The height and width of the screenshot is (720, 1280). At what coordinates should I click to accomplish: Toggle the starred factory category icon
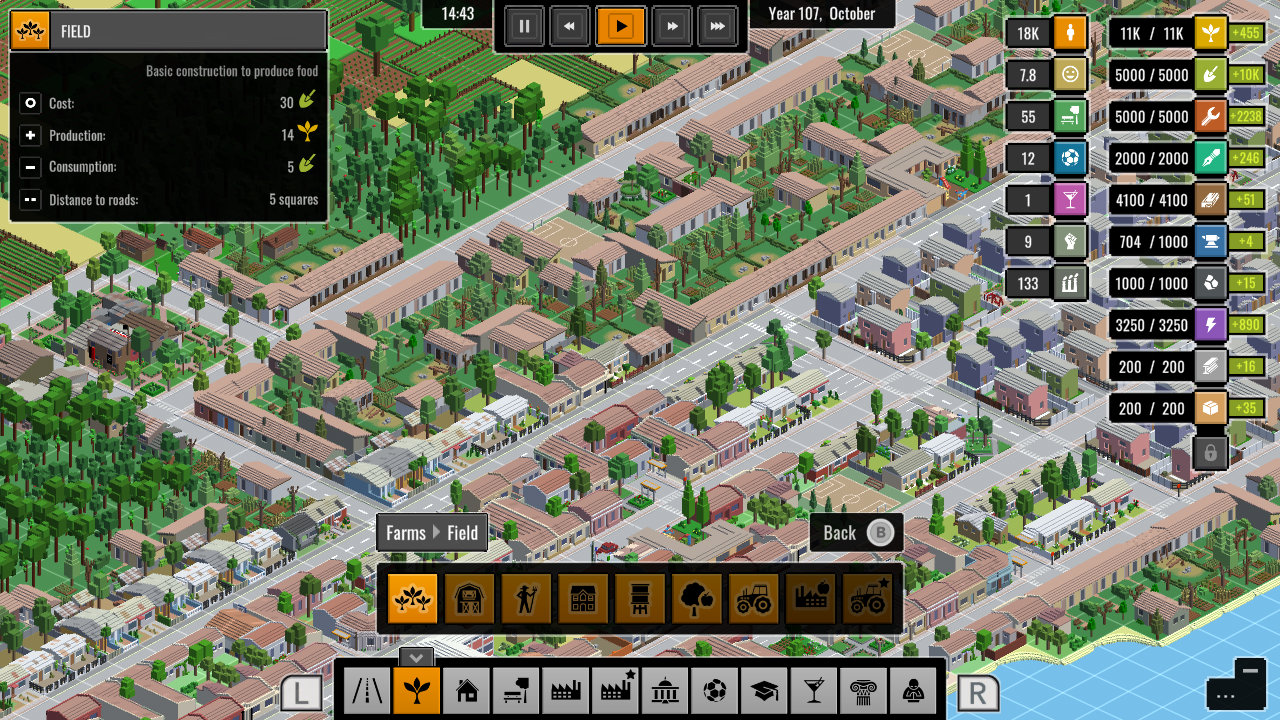click(x=616, y=690)
